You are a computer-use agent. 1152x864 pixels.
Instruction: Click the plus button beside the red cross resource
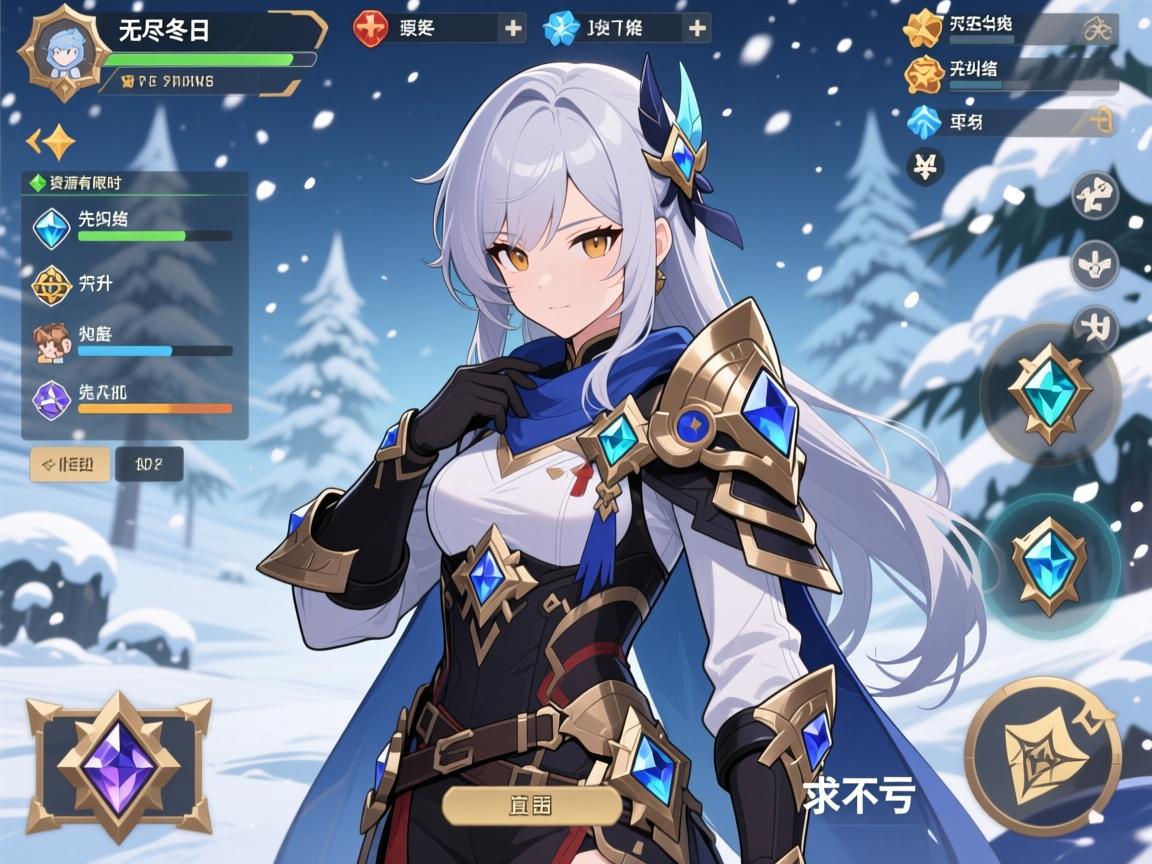point(513,28)
